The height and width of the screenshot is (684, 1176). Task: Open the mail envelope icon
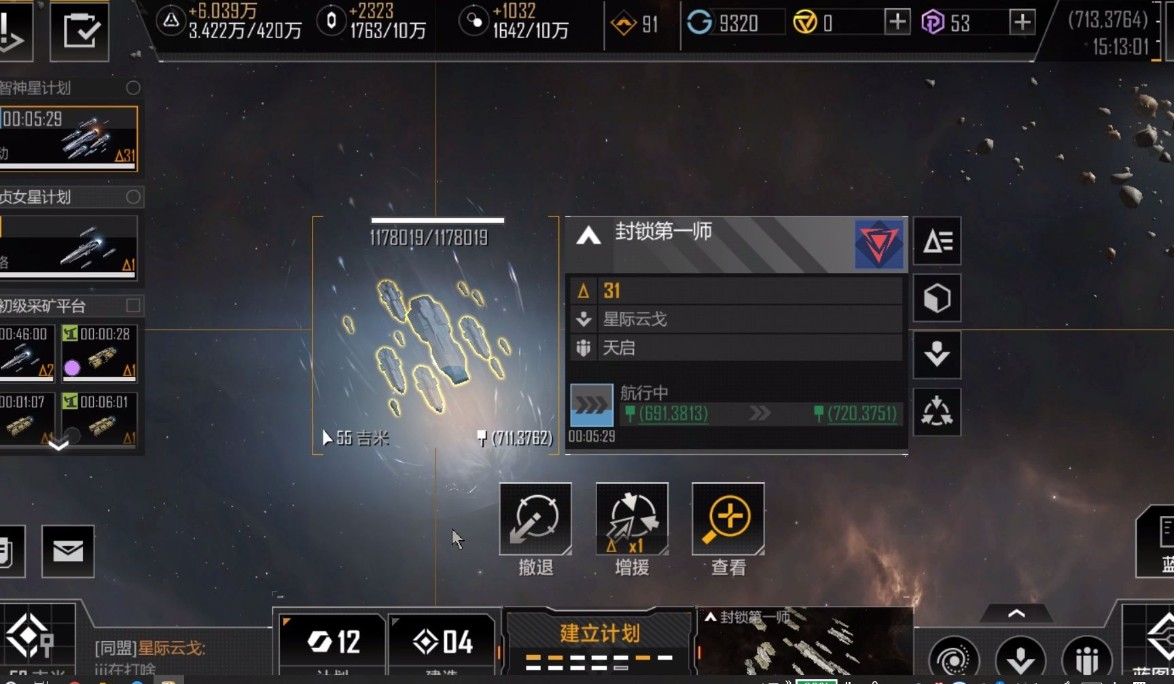coord(68,551)
